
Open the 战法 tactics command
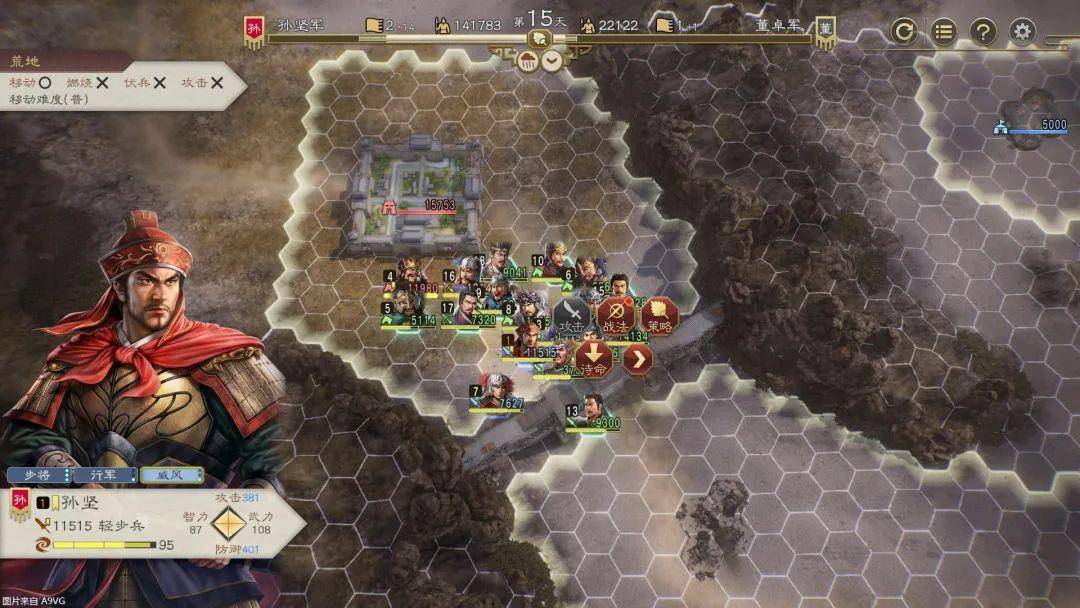point(616,316)
